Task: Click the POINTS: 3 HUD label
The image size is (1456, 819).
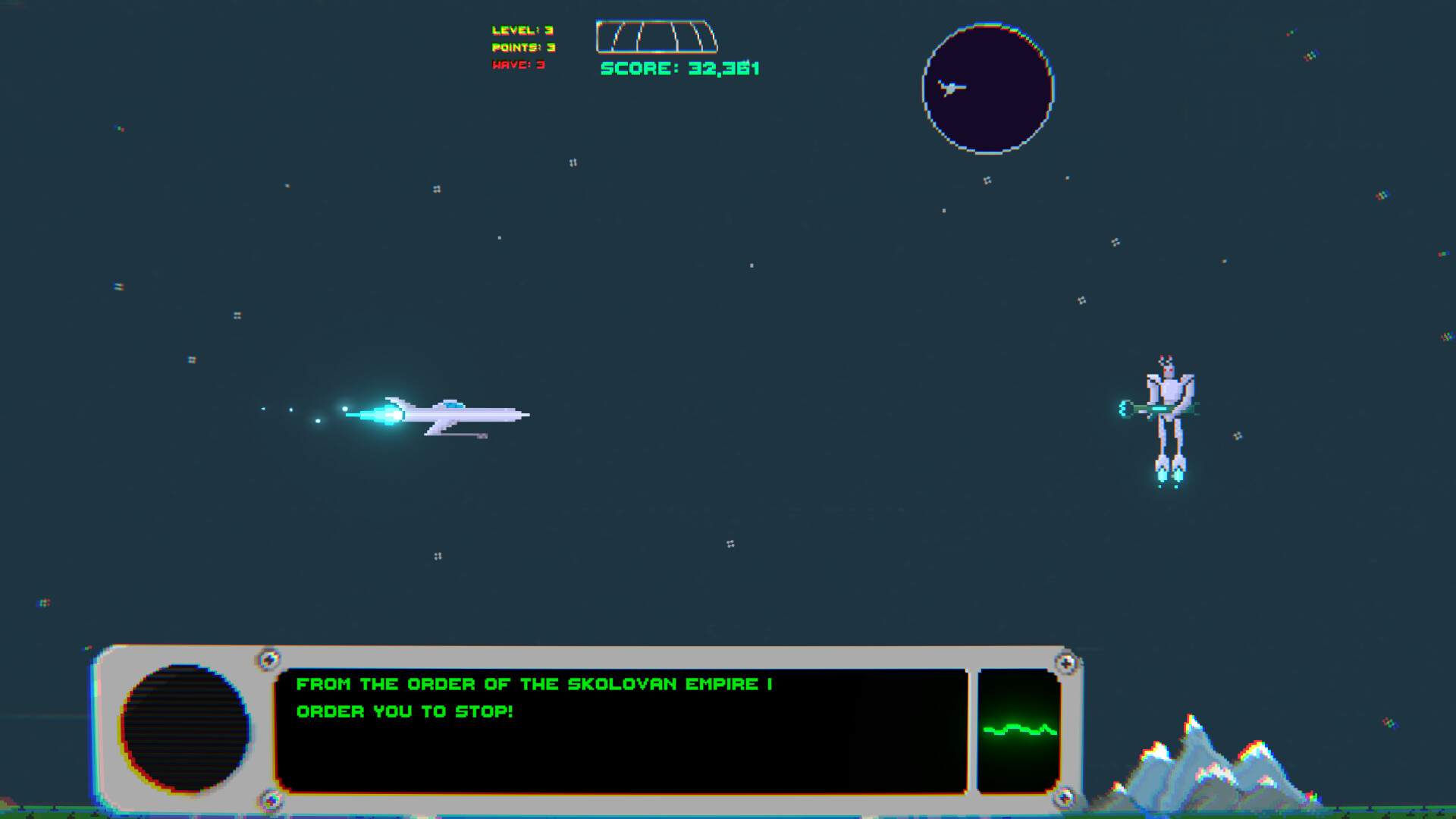Action: (x=525, y=47)
